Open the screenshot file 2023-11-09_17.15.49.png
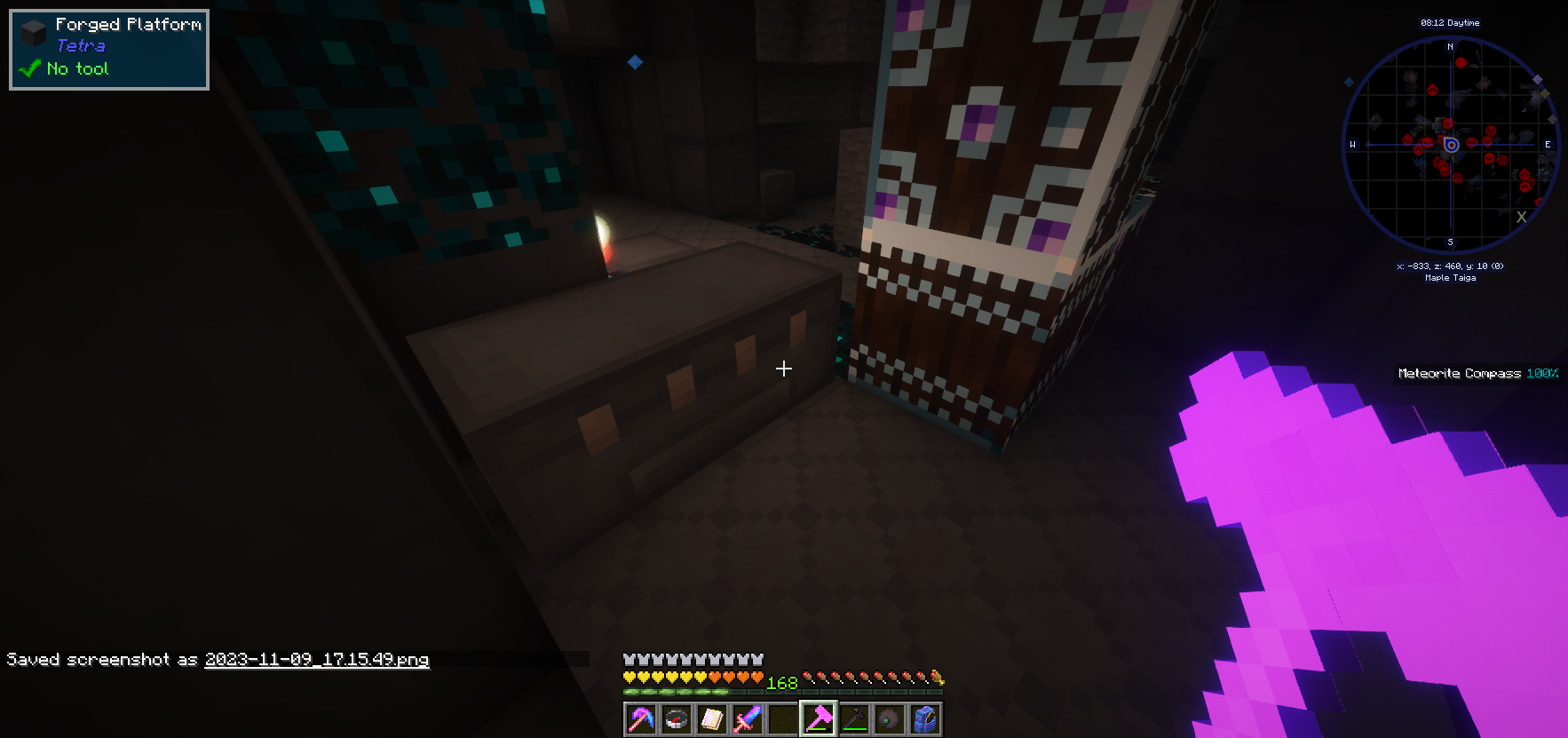This screenshot has width=1568, height=738. [x=317, y=660]
